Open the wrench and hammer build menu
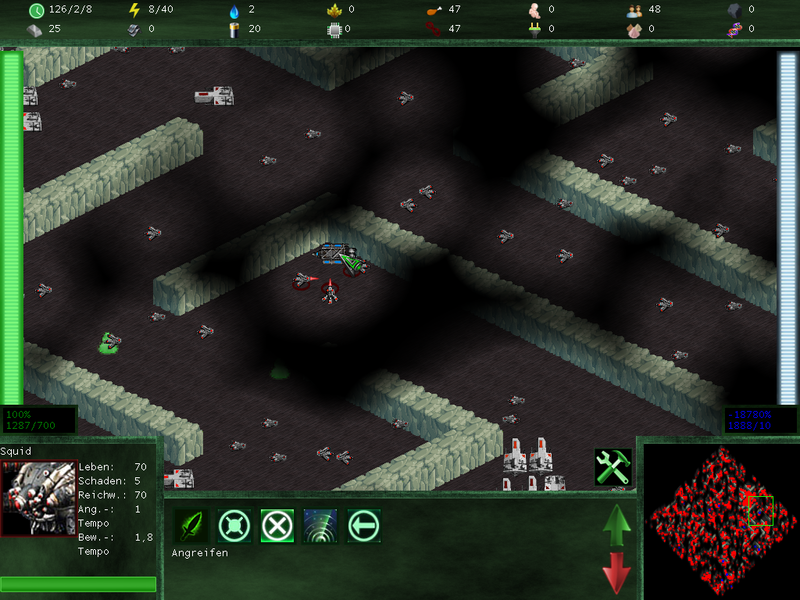 pos(612,467)
